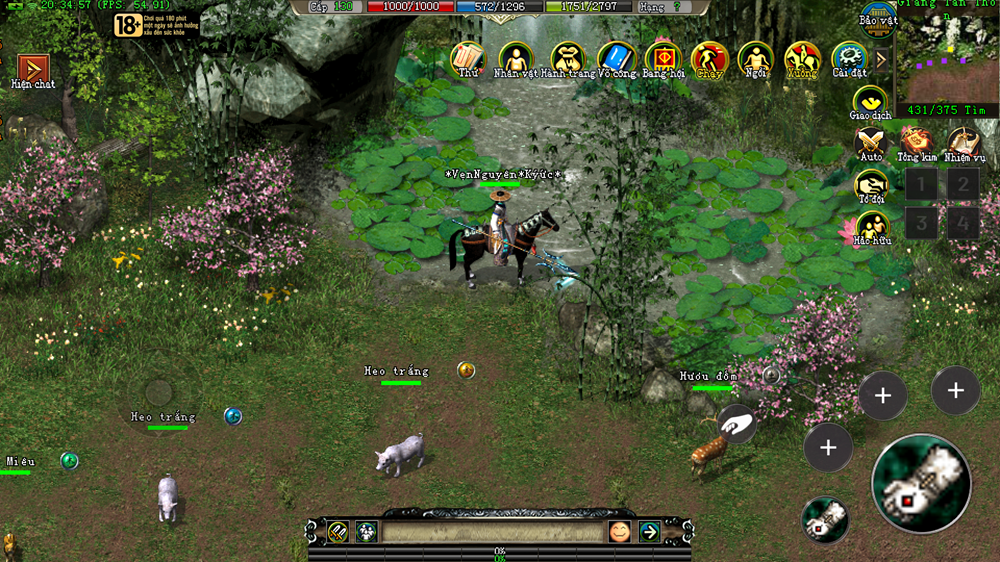1000x562 pixels.
Task: Open the Hảo hữu friends list
Action: tap(871, 227)
